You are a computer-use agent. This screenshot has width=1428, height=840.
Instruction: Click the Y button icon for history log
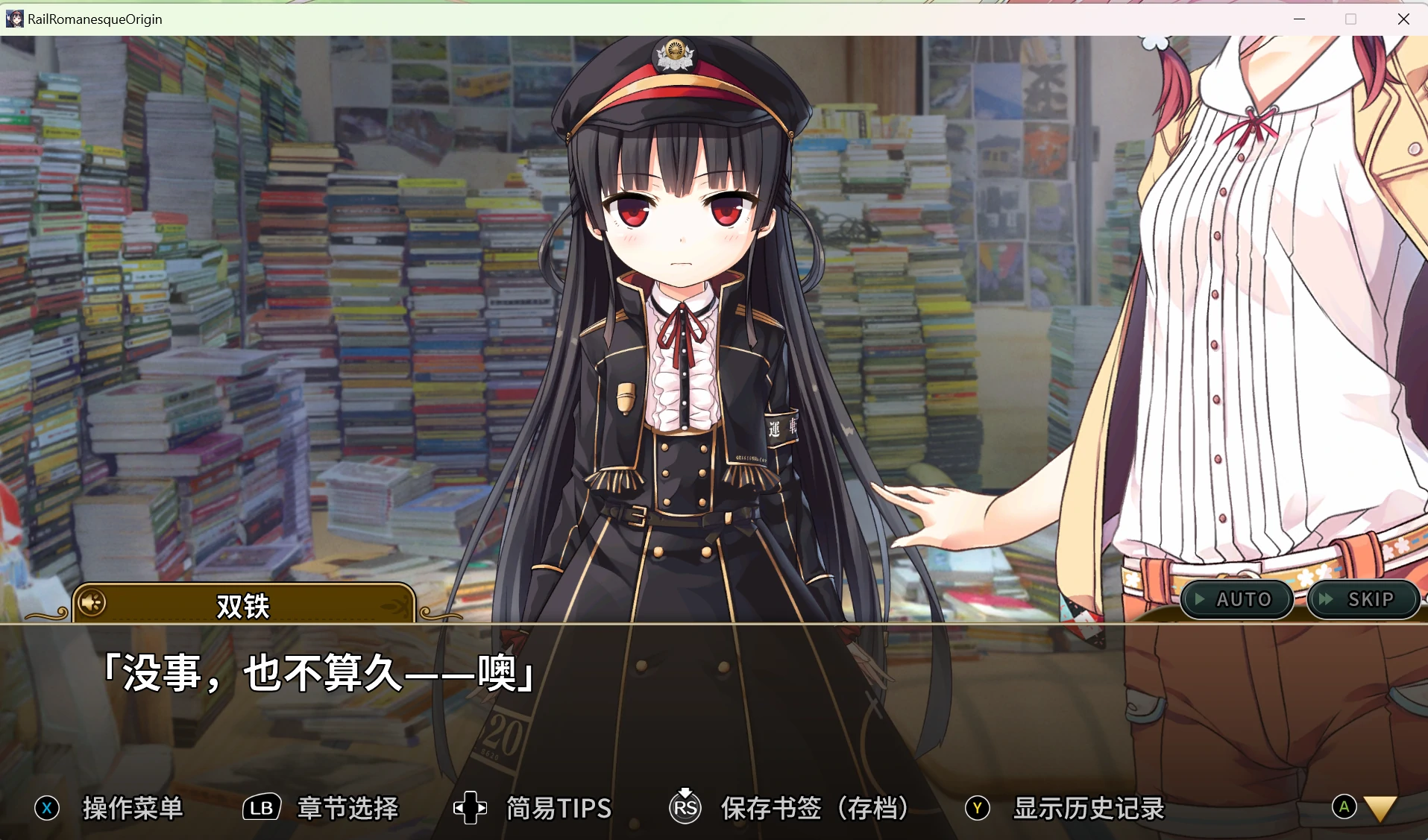pyautogui.click(x=978, y=807)
